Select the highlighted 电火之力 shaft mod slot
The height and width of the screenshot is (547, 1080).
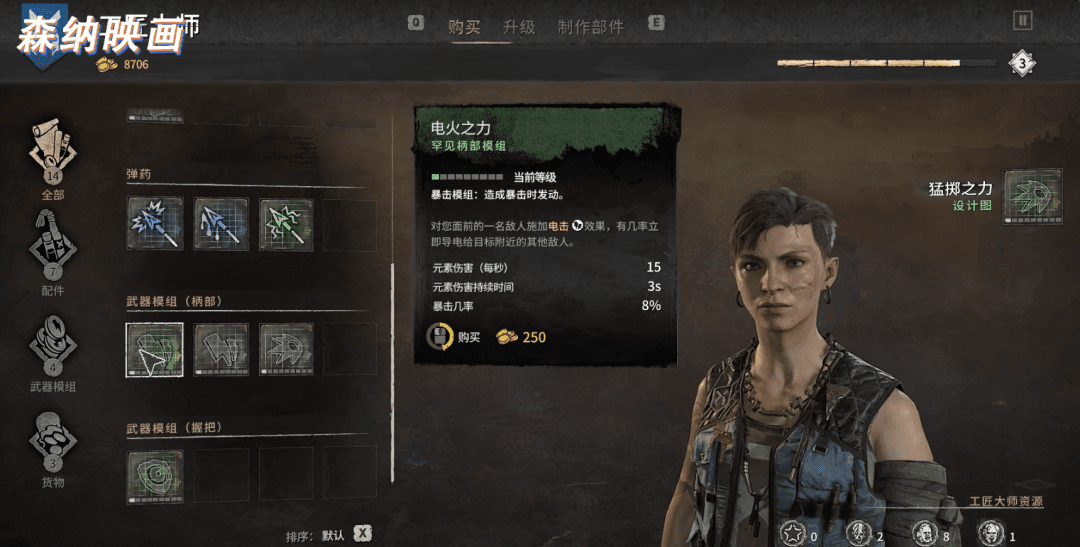pyautogui.click(x=154, y=349)
